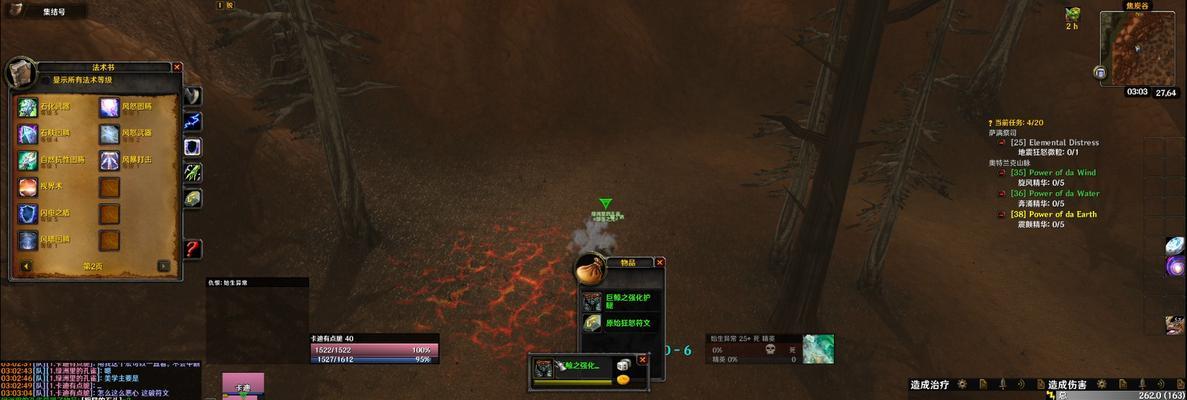
Task: Click the 风暴打击 spell icon
Action: (109, 160)
